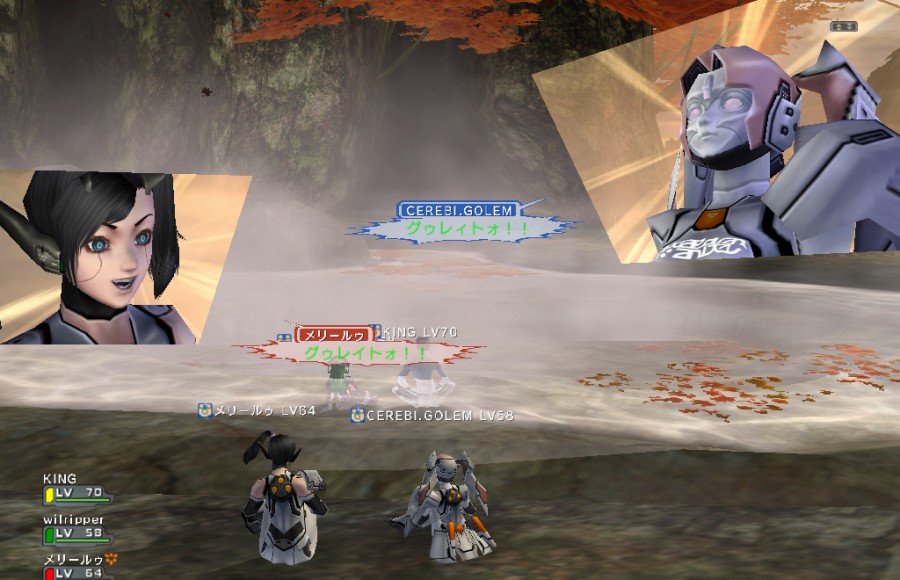900x580 pixels.
Task: Select メリールゥ in the party list
Action: pos(74,559)
